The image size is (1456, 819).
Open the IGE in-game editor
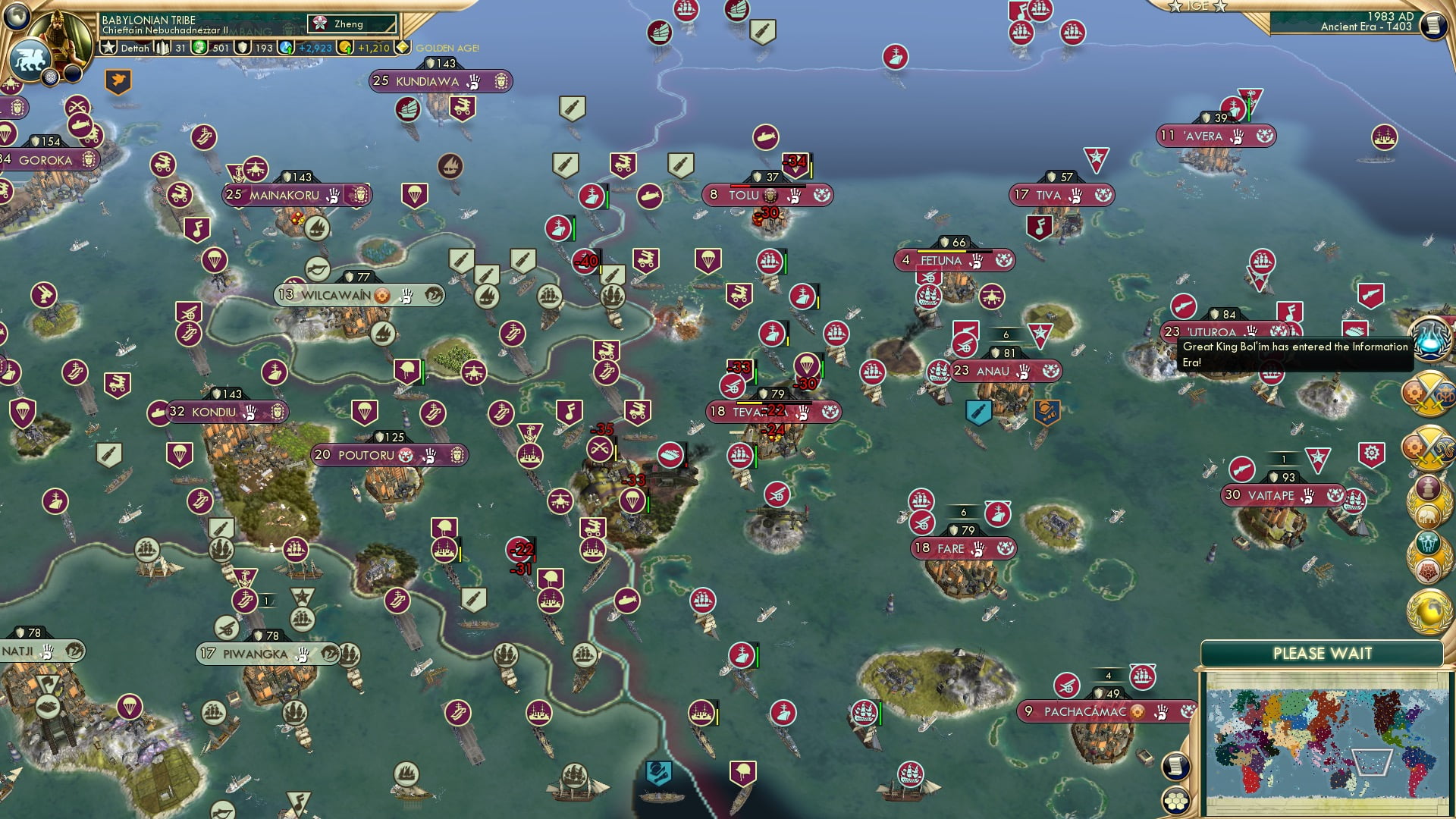click(1197, 6)
